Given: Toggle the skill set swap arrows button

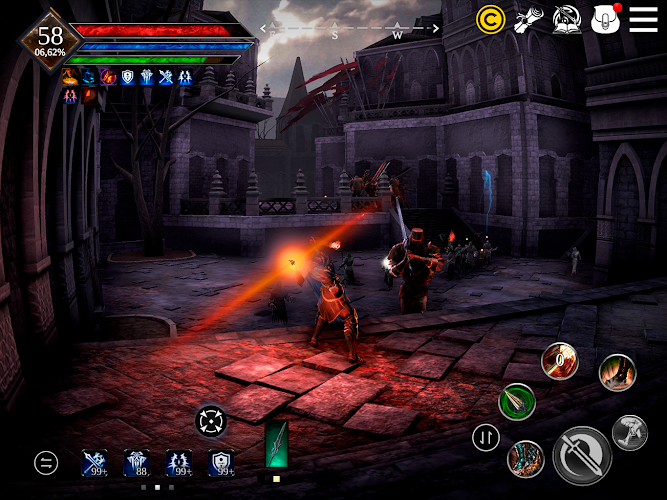Looking at the screenshot, I should [x=486, y=437].
